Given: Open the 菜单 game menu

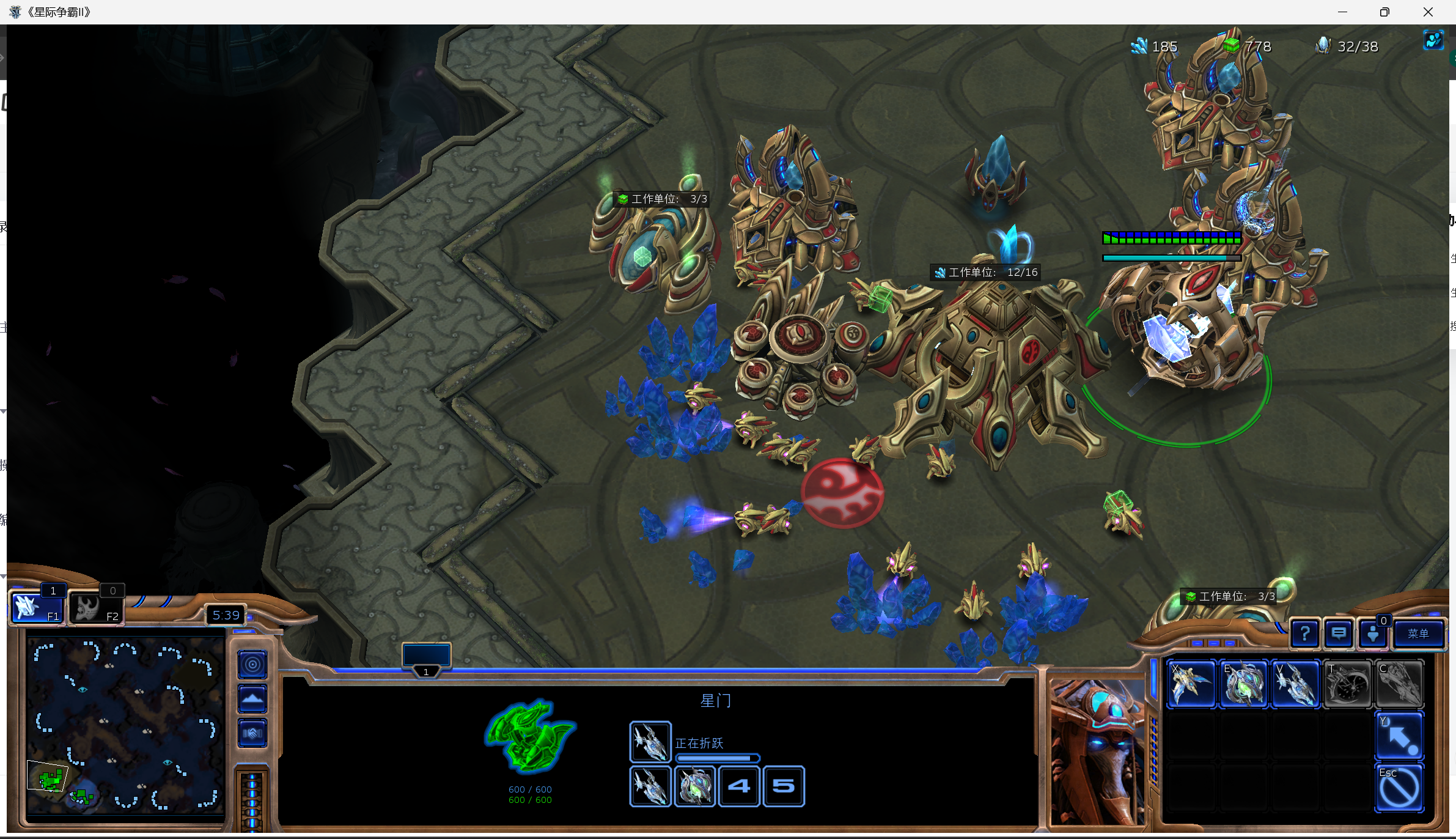Looking at the screenshot, I should click(1417, 634).
